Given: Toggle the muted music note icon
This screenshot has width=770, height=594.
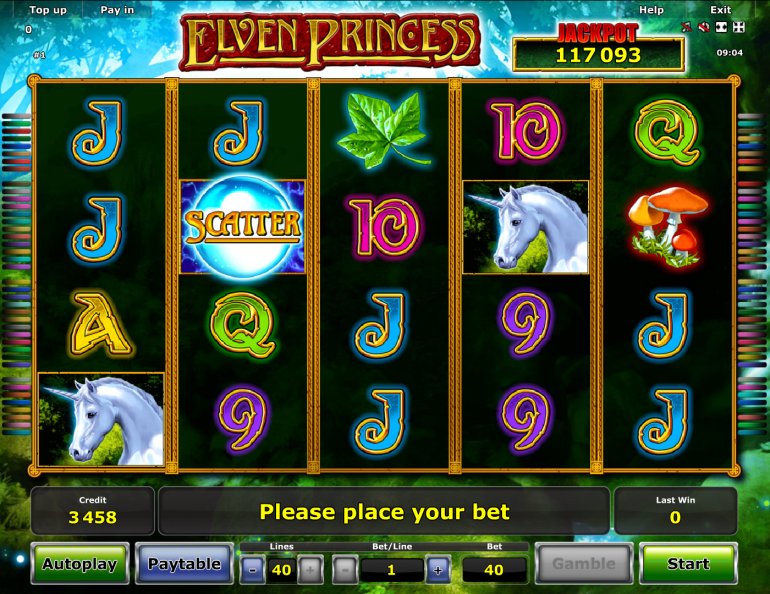Looking at the screenshot, I should 687,27.
